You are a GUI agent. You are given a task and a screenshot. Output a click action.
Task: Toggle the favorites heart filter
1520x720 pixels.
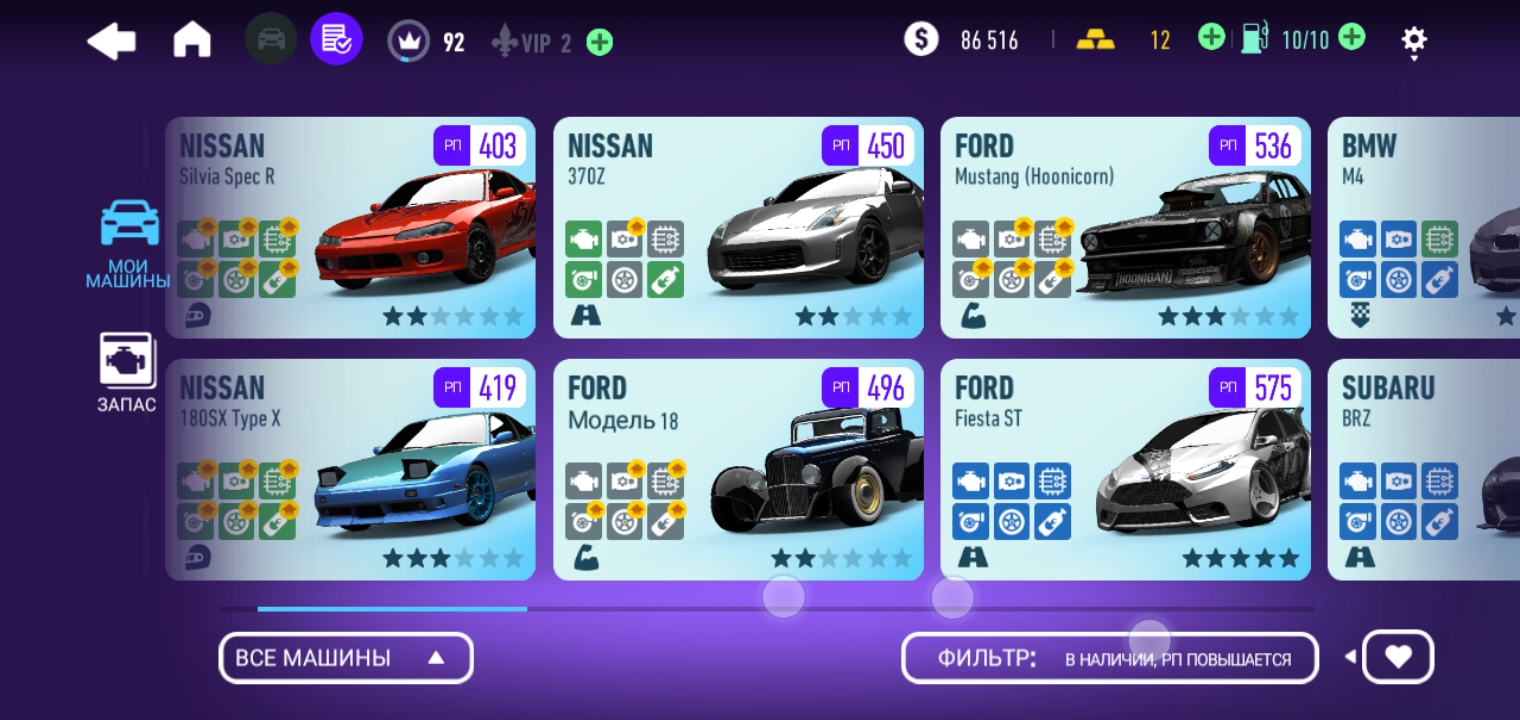click(x=1398, y=657)
